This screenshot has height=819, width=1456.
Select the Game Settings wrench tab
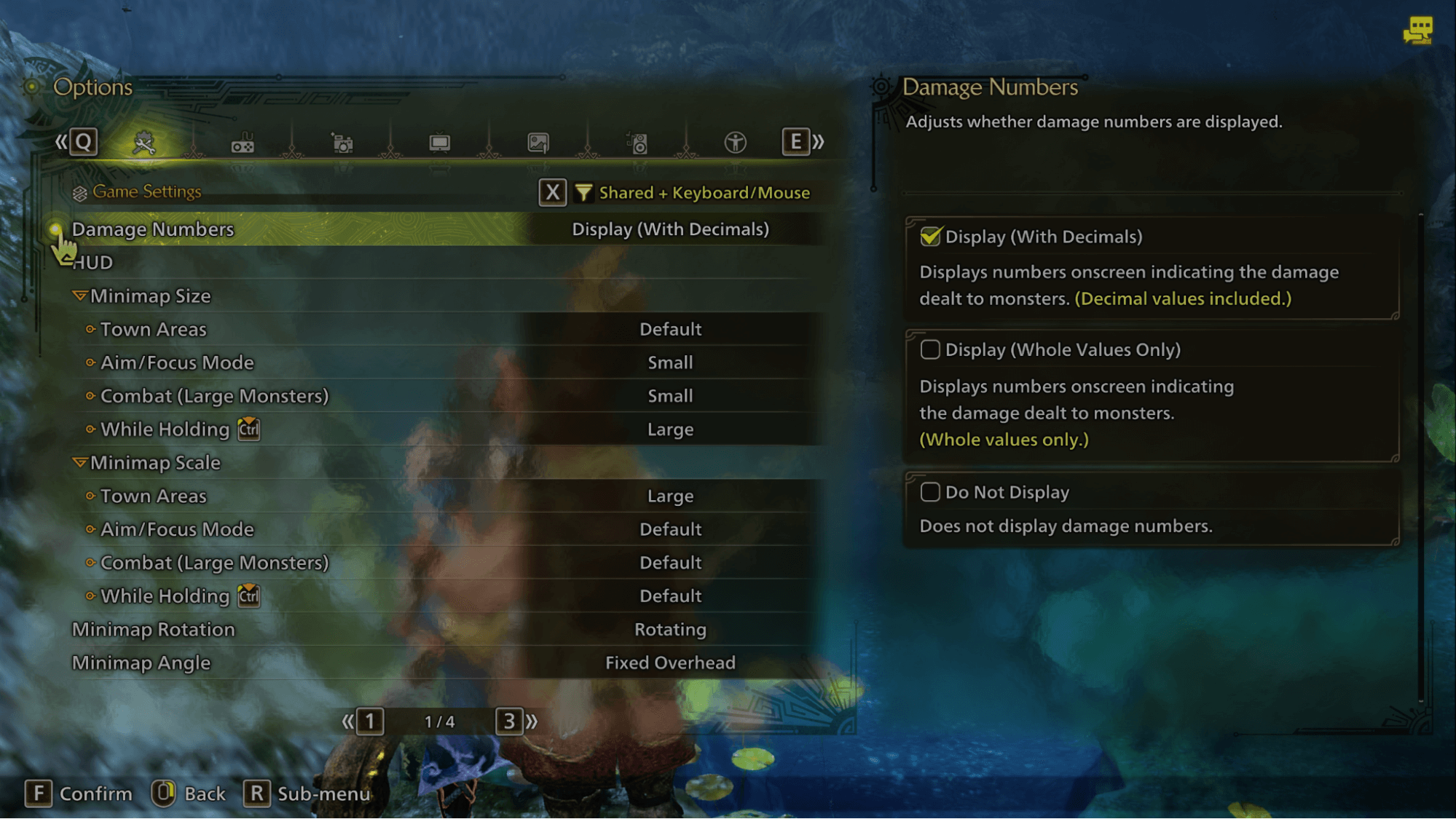(x=144, y=143)
